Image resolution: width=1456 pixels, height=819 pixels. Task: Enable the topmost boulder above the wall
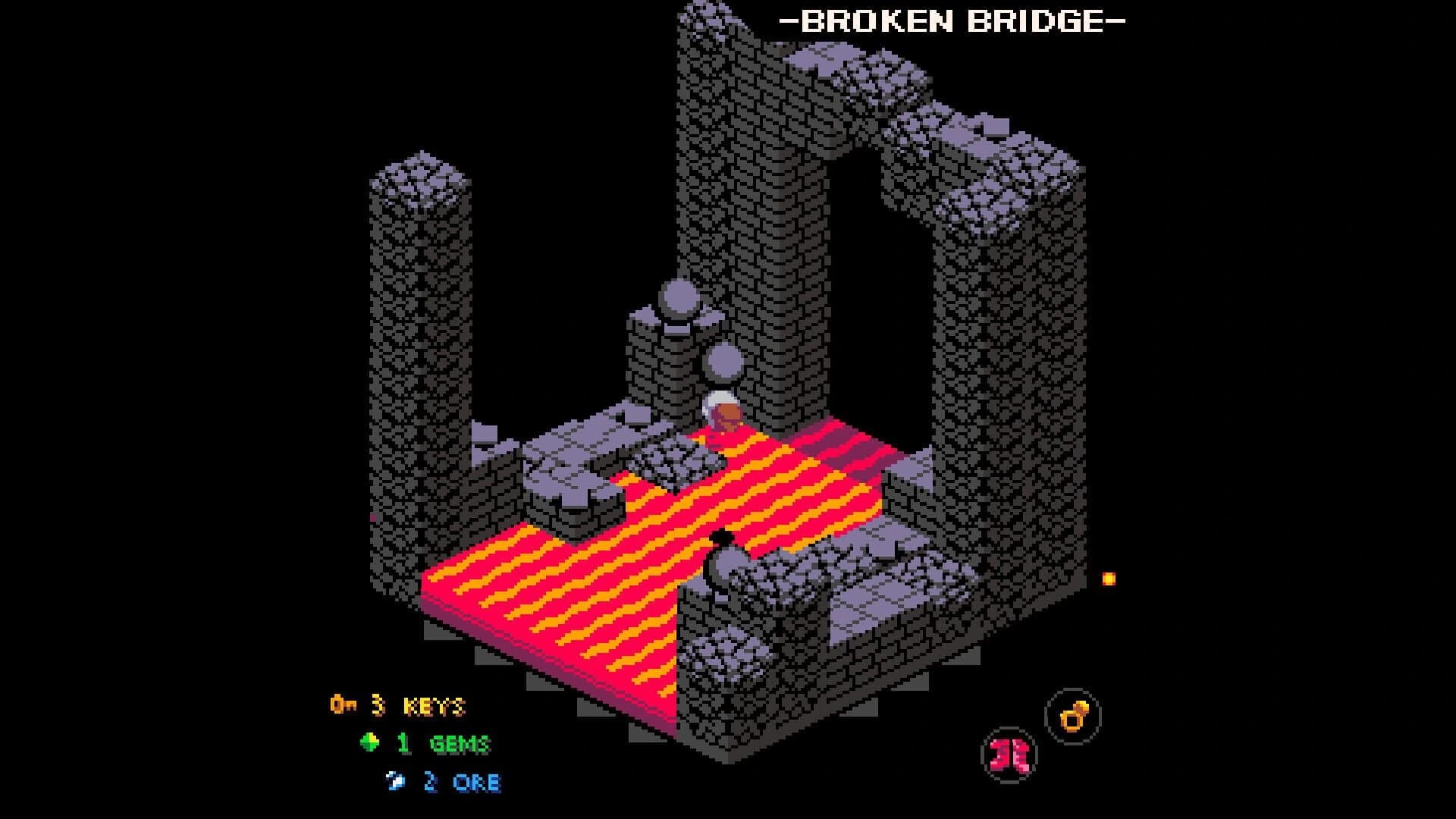click(679, 296)
